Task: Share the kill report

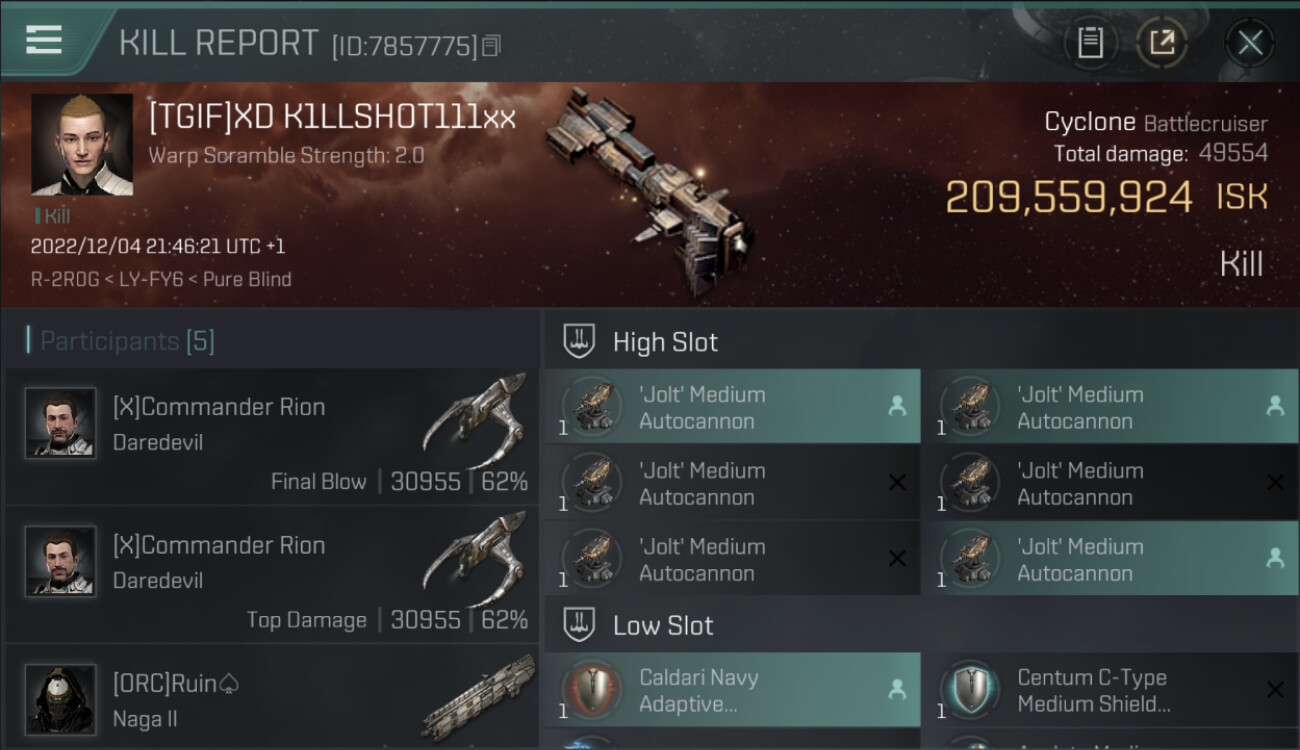Action: (1161, 42)
